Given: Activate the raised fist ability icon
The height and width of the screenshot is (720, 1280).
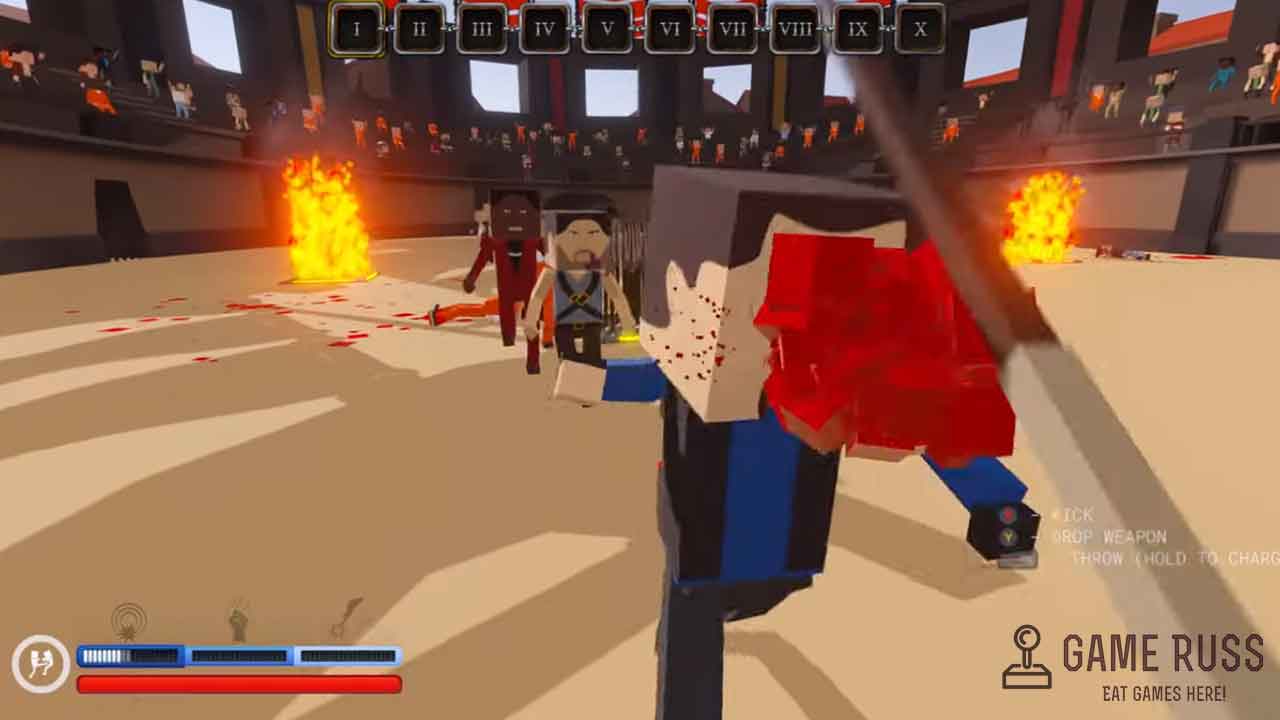Looking at the screenshot, I should pyautogui.click(x=238, y=620).
